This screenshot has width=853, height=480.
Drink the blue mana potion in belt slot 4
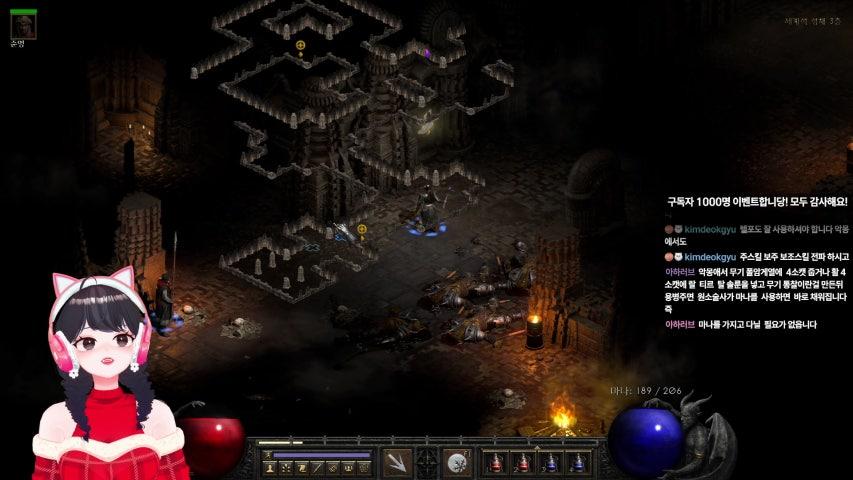pos(577,463)
